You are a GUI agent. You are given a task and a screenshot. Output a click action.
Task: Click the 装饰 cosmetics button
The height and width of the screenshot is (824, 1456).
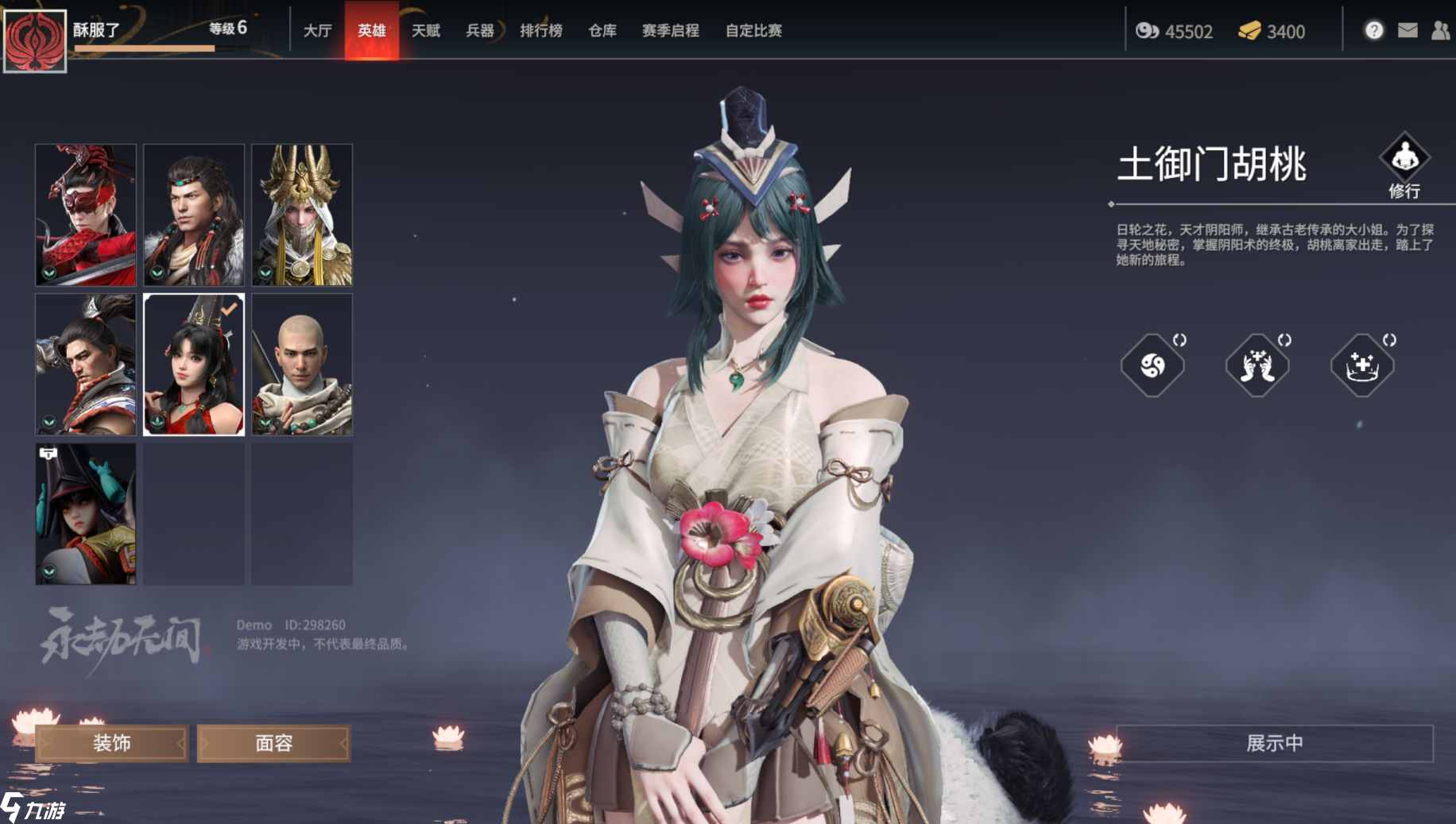(112, 743)
